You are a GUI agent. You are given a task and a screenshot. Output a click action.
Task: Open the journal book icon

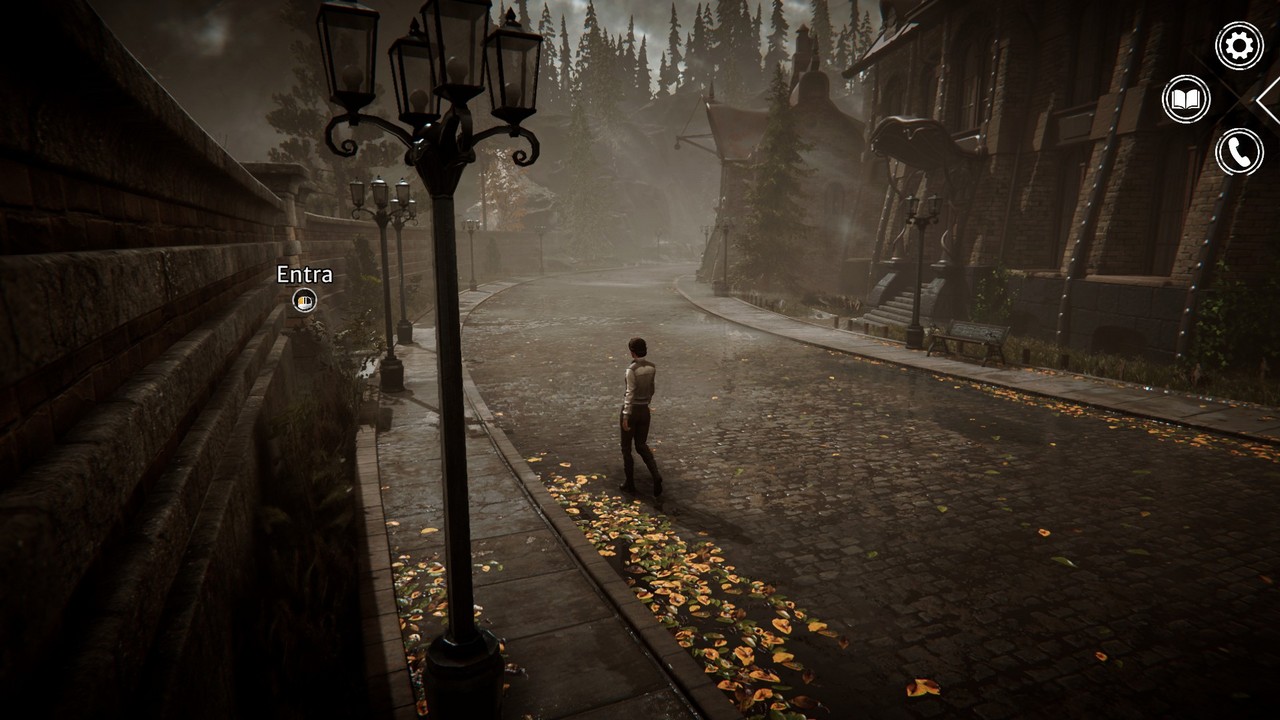[1186, 99]
